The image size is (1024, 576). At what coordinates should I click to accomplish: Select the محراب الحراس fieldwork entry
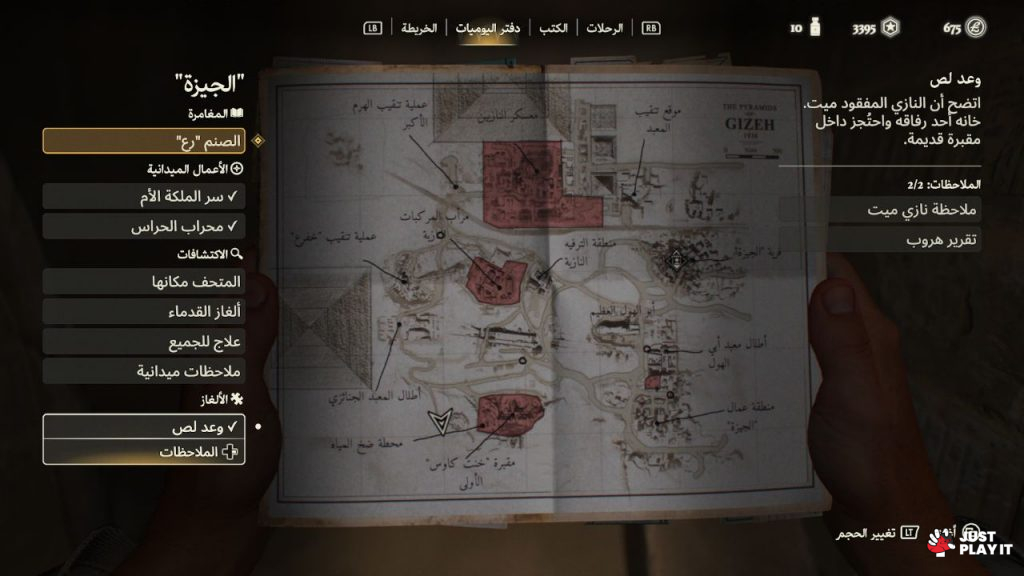click(x=144, y=227)
